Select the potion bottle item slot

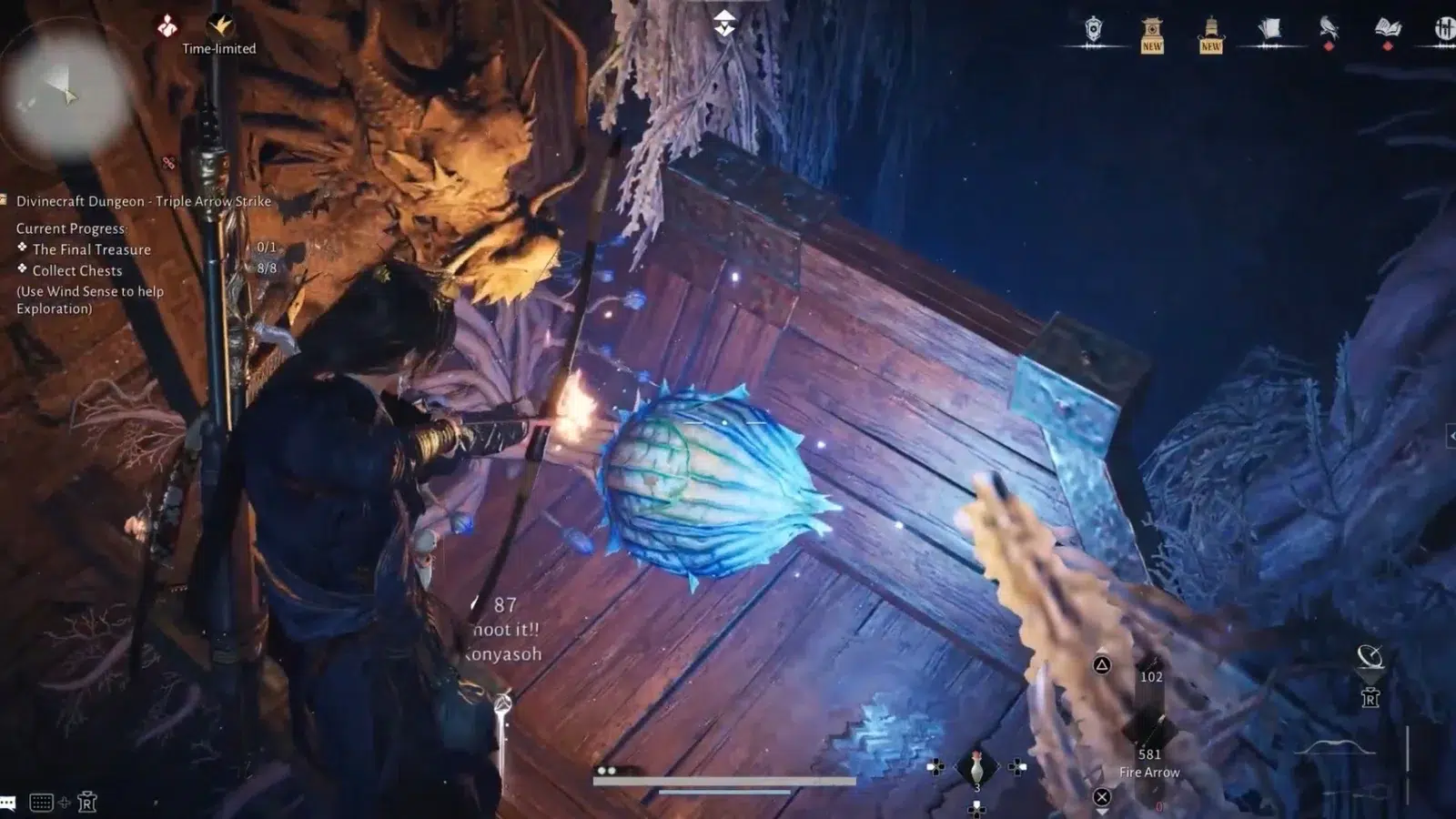tap(976, 769)
